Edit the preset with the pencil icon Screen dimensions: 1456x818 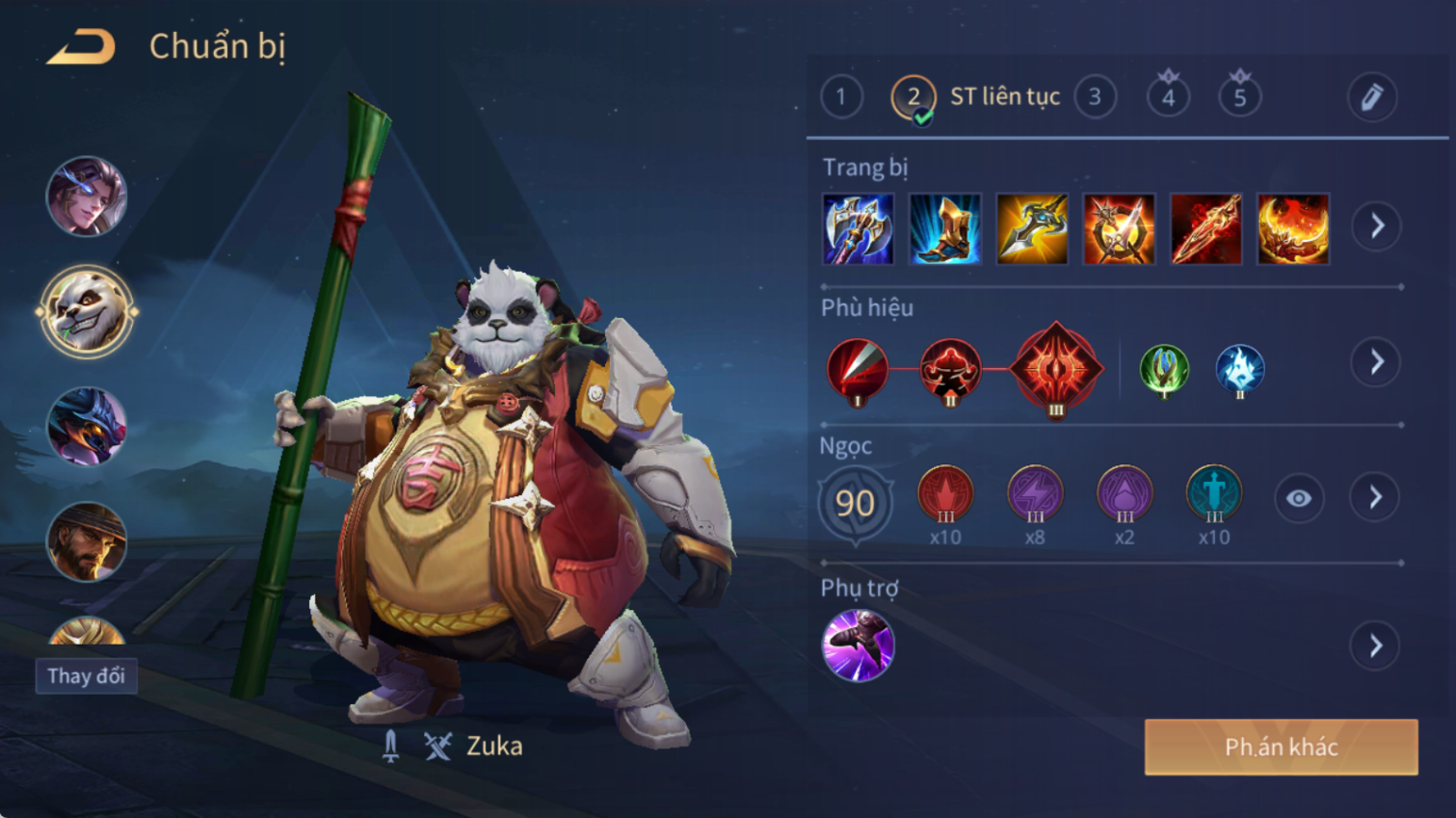click(x=1371, y=96)
